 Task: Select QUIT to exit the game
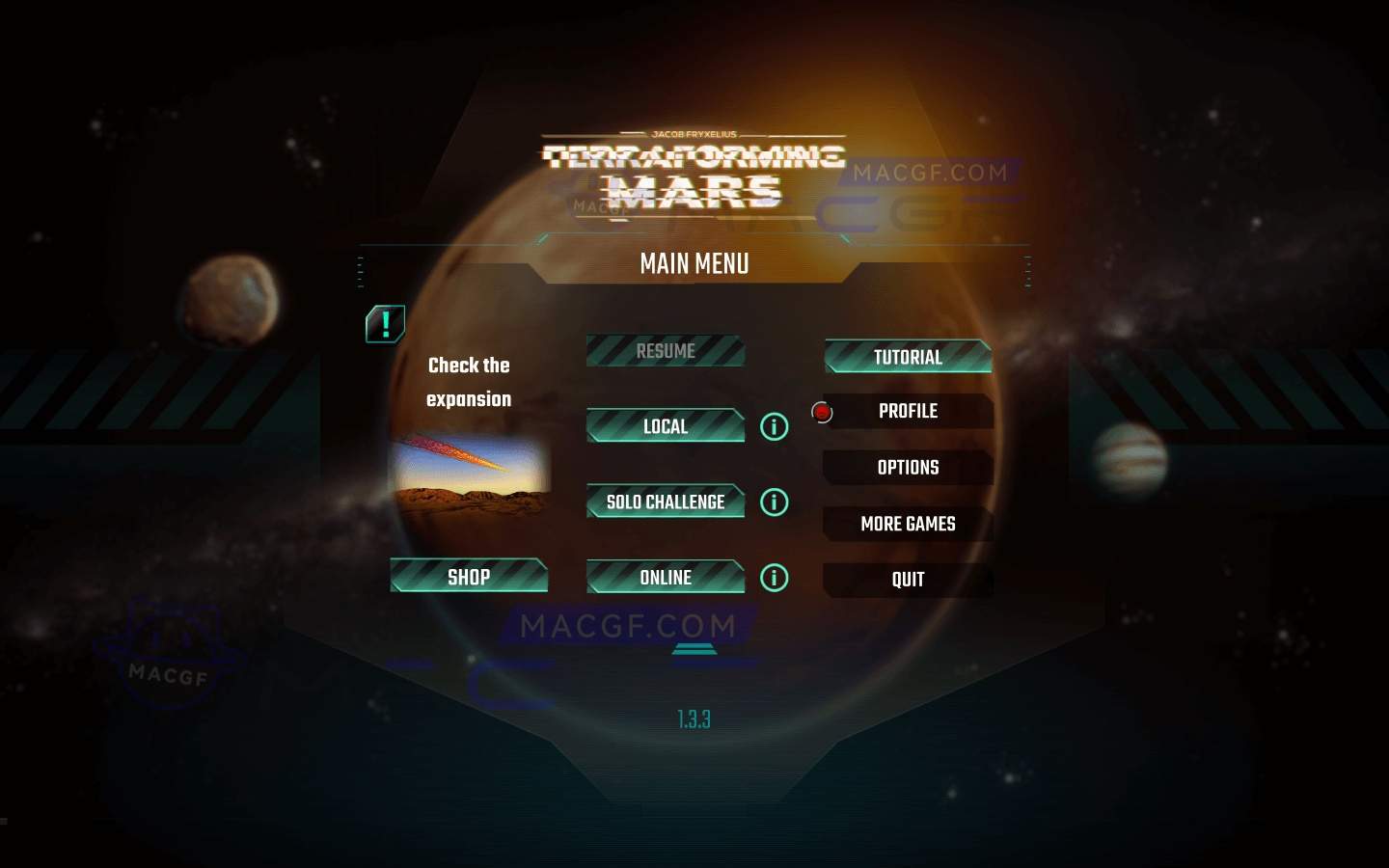click(x=908, y=580)
